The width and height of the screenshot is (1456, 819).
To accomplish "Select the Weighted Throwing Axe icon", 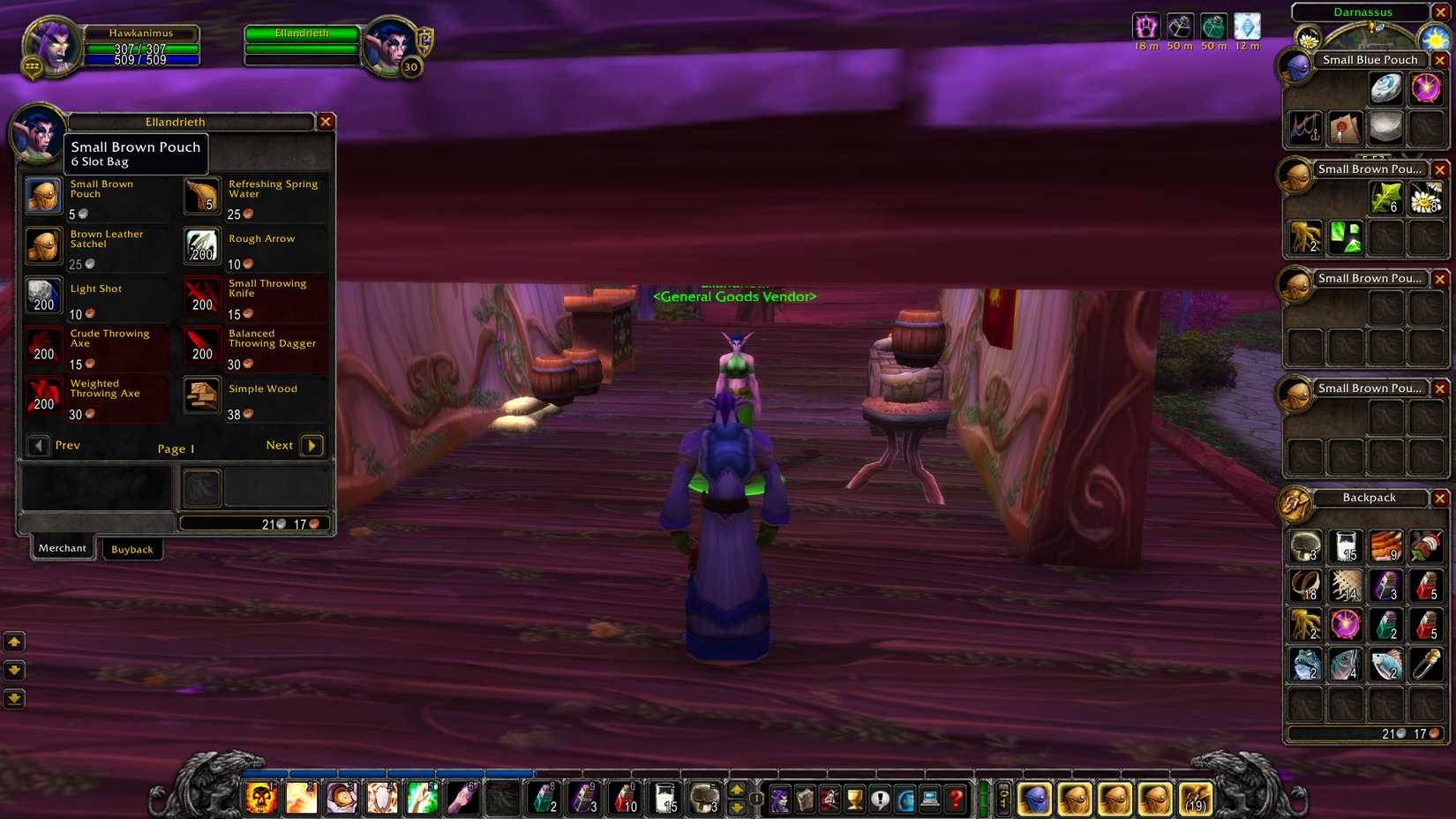I will click(43, 397).
